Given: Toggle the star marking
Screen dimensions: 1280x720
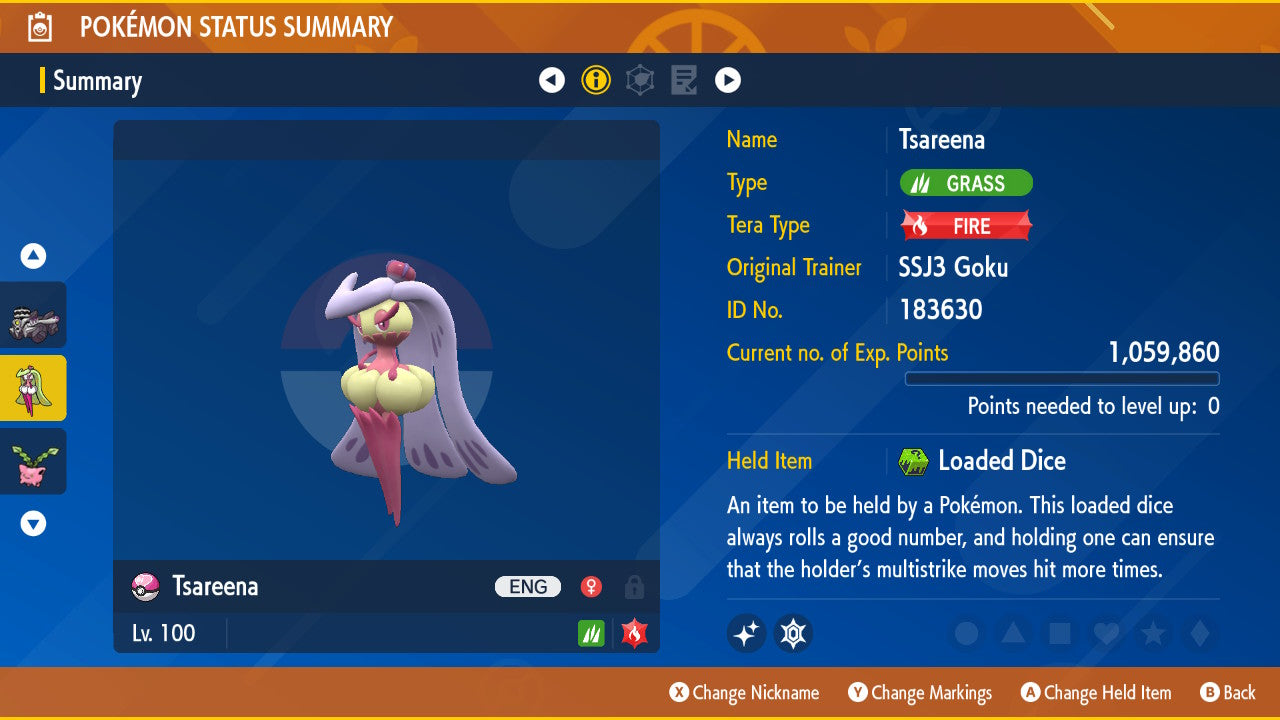Looking at the screenshot, I should click(1152, 633).
